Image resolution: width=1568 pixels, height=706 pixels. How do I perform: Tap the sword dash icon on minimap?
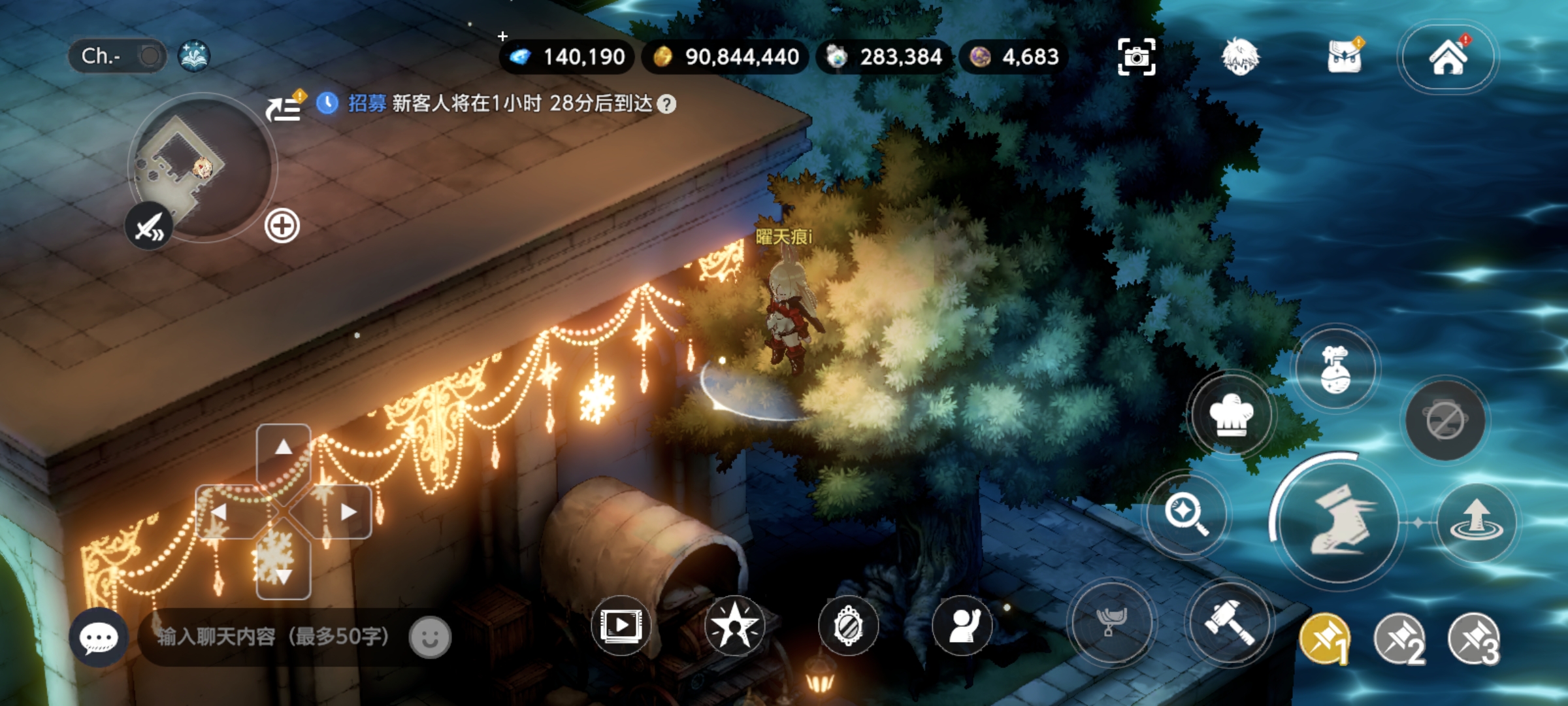pyautogui.click(x=150, y=227)
